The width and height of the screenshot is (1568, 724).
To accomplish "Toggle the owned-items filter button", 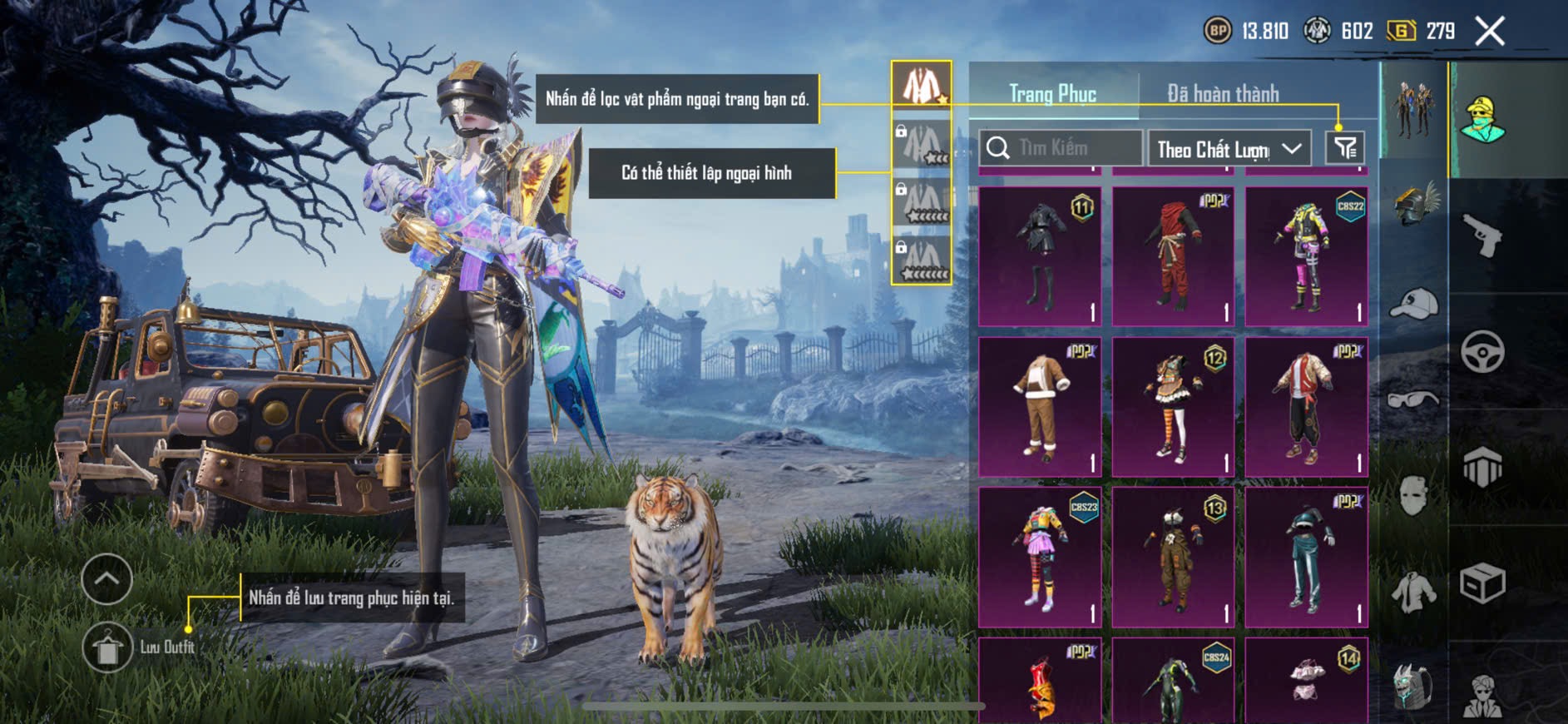I will coord(1345,148).
